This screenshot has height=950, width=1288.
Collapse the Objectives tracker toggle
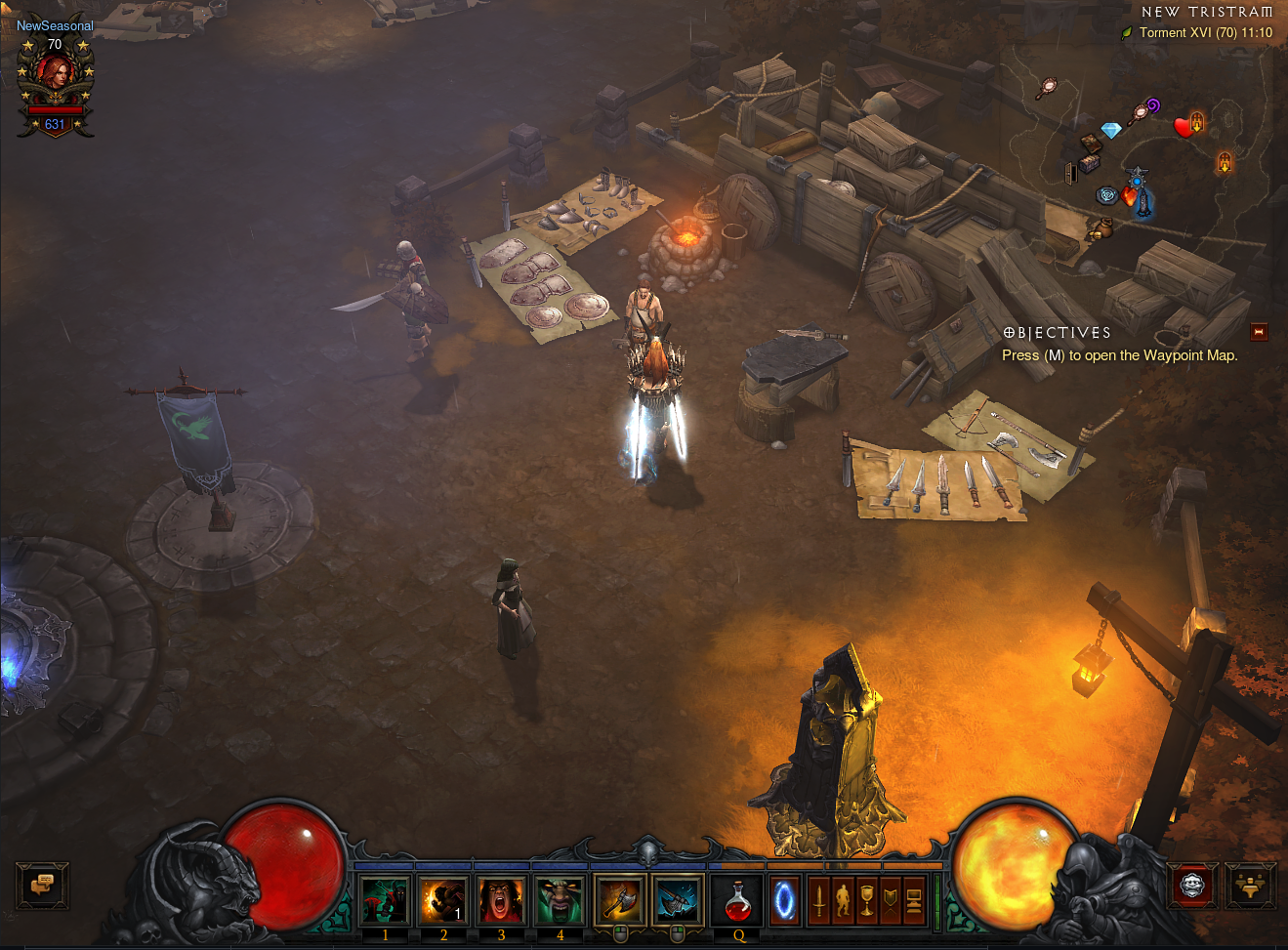1259,332
